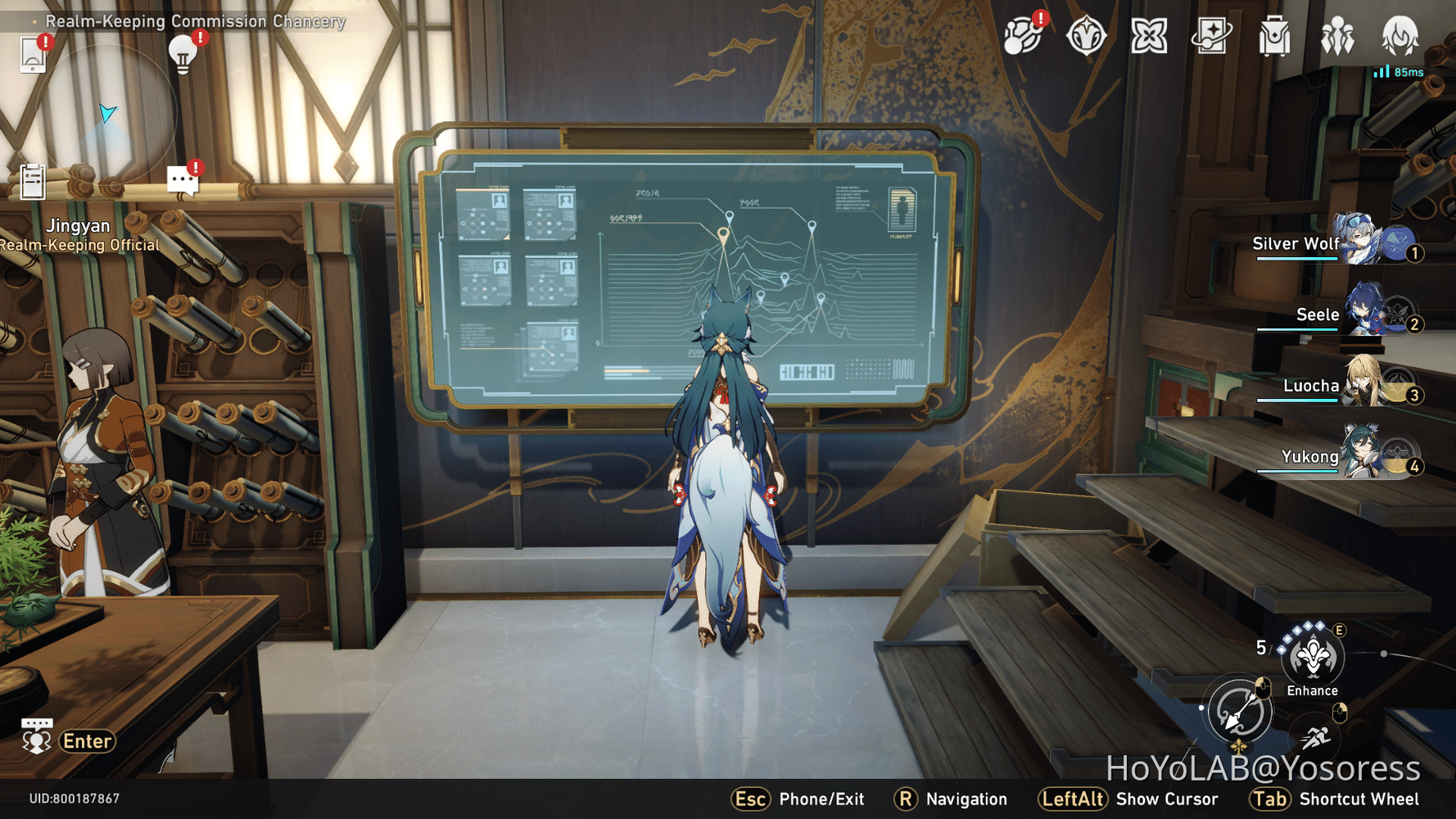Viewport: 1456px width, 819px height.
Task: Open the Character details icon
Action: [x=1400, y=37]
